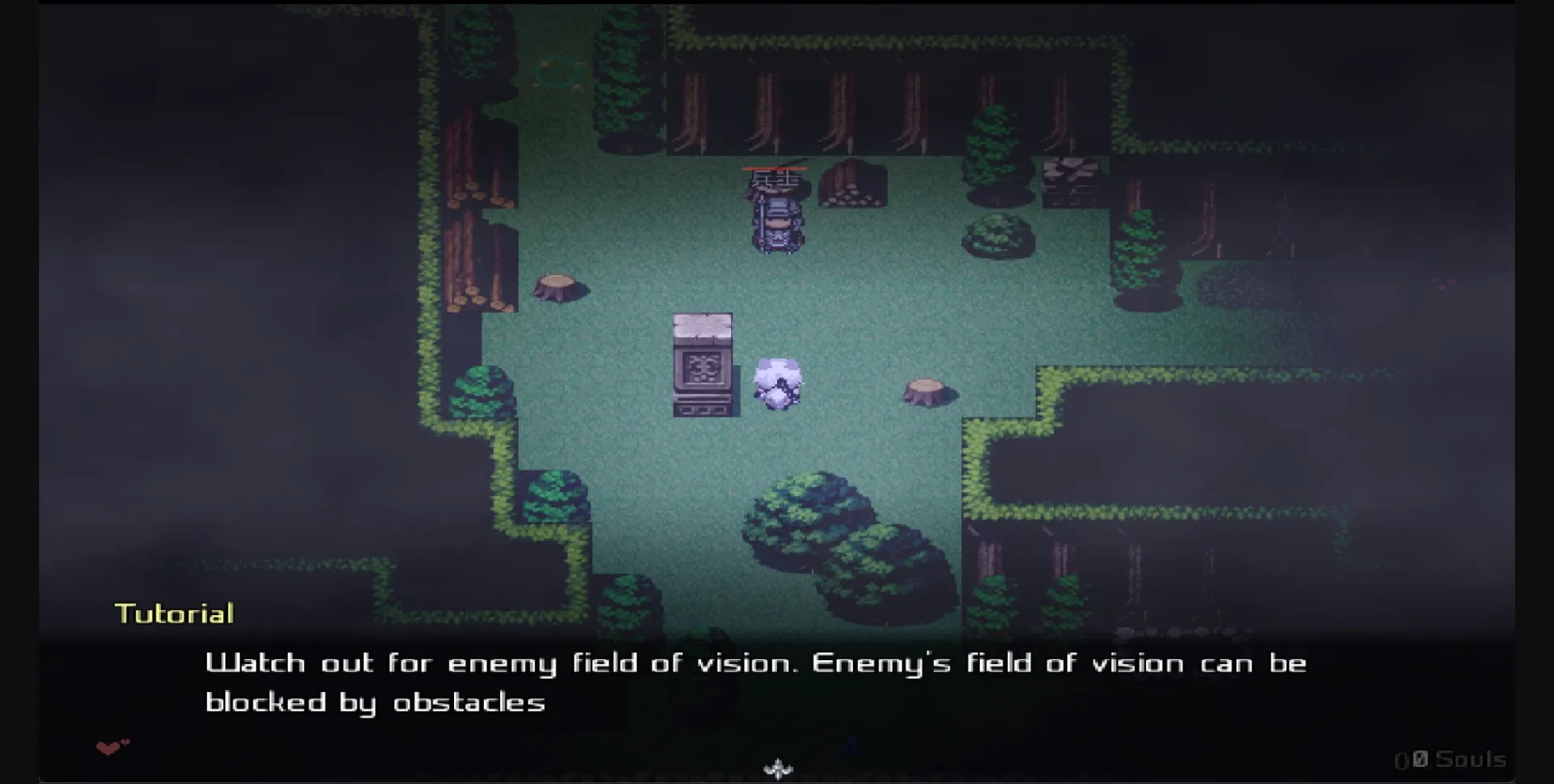1554x784 pixels.
Task: Click the targeting reticle in the upper clearing
Action: (x=560, y=73)
